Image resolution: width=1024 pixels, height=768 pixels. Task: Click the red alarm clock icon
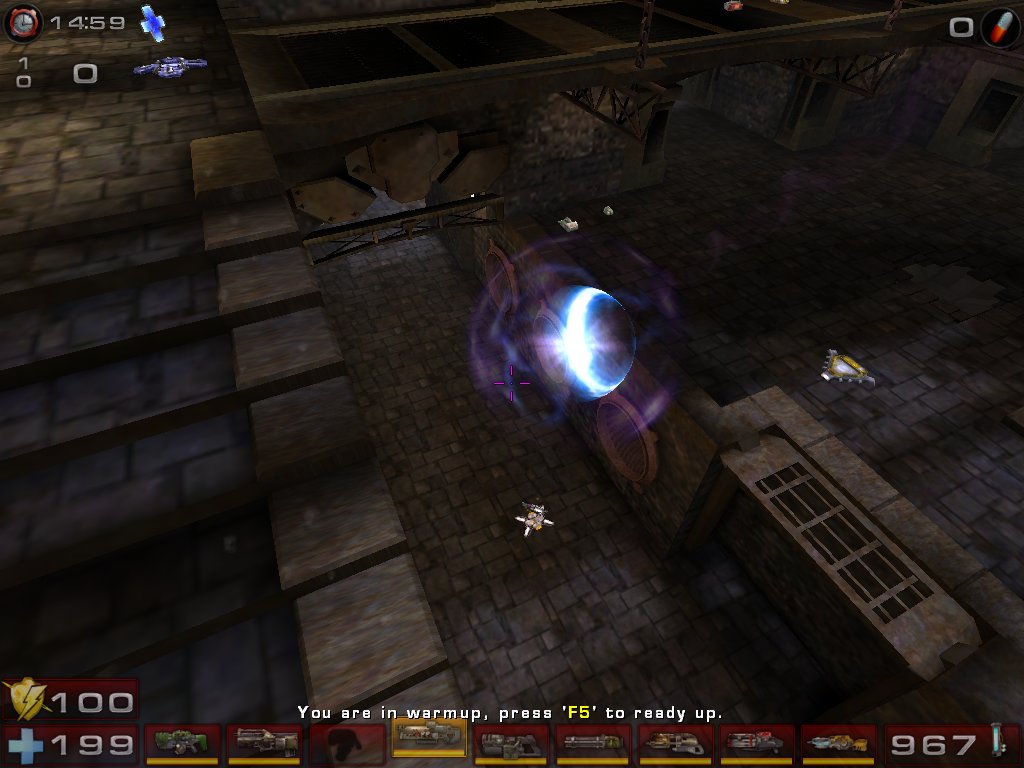(22, 22)
